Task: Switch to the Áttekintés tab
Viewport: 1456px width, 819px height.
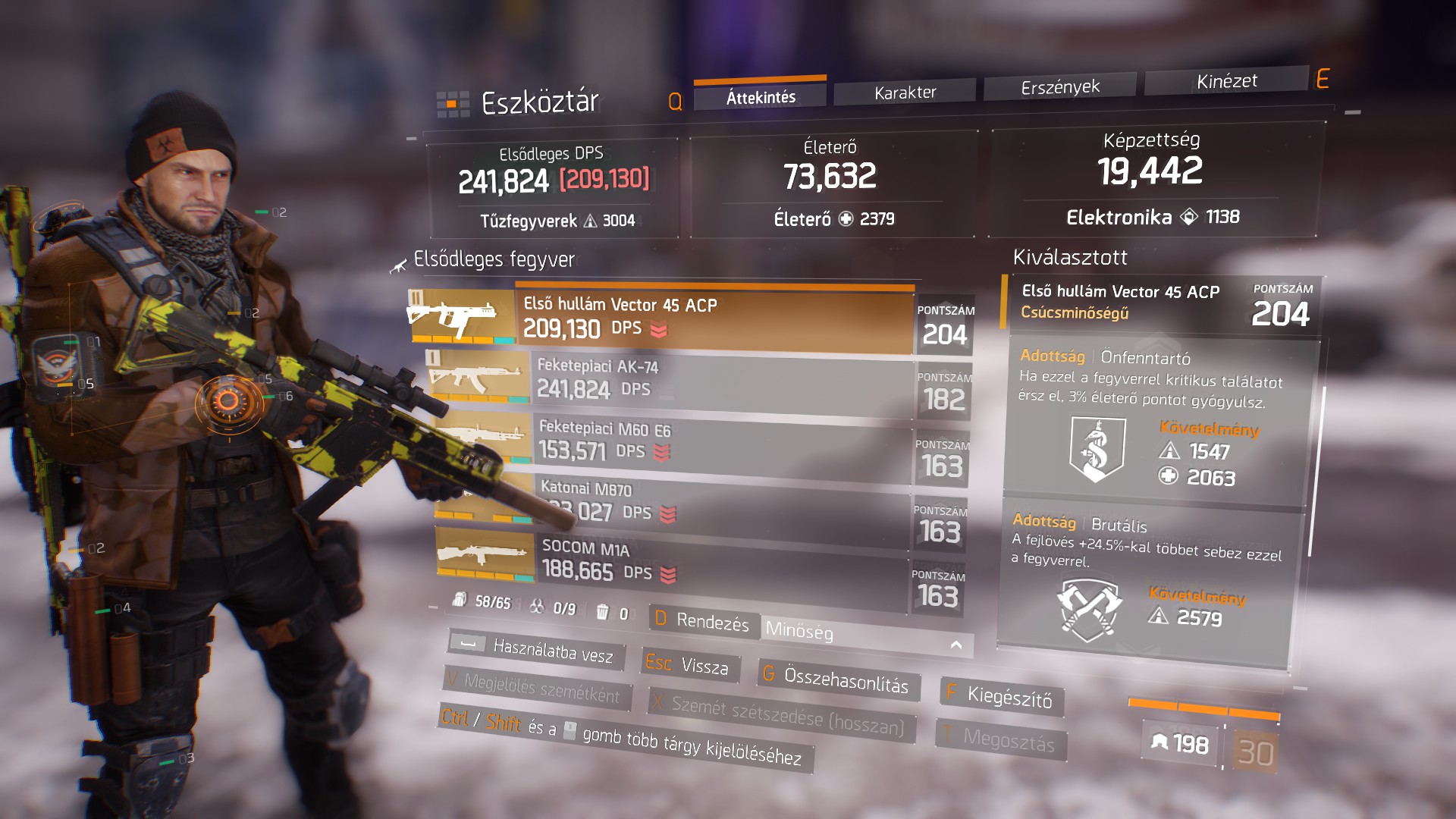Action: [x=761, y=97]
